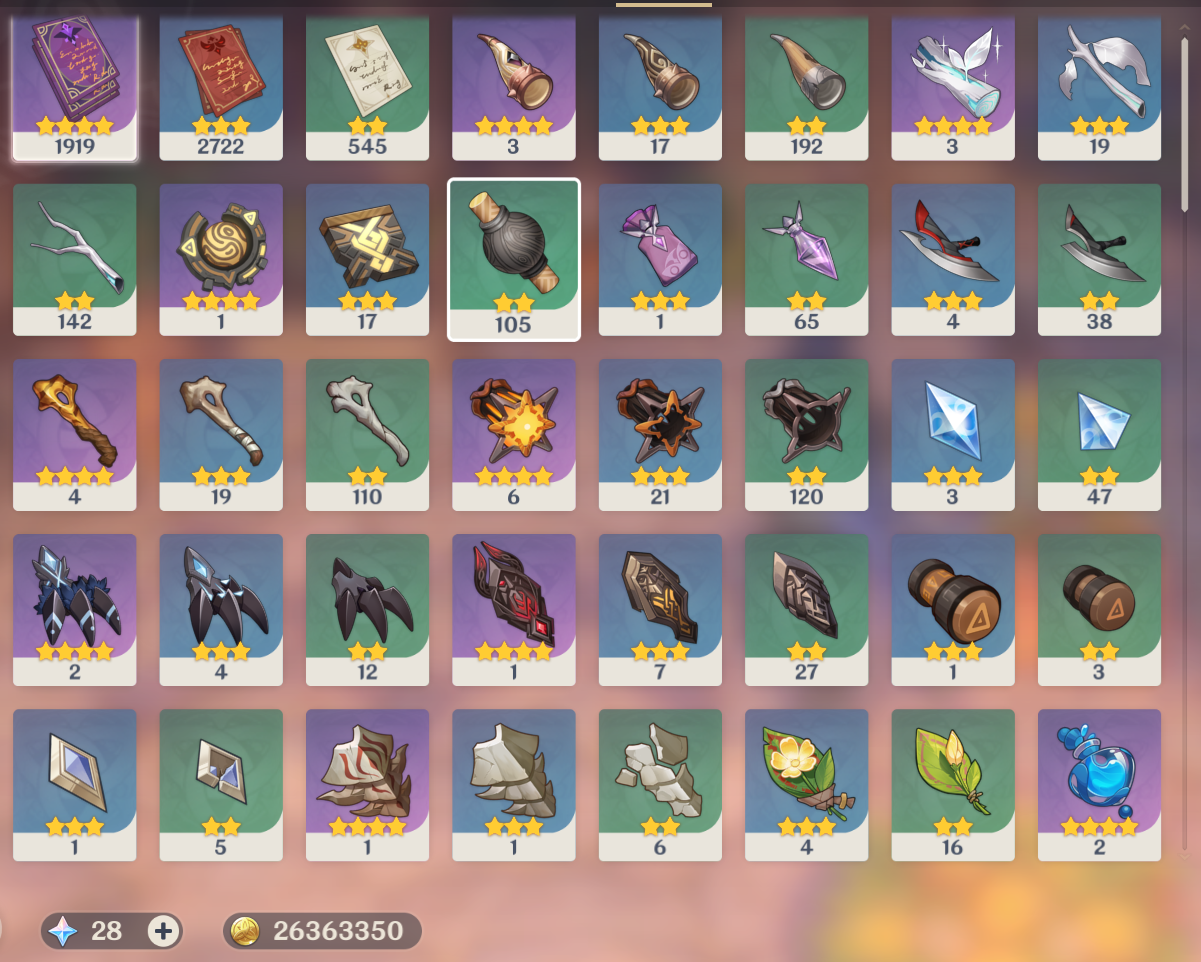Pick the yellow flower bouquet item

click(x=806, y=783)
